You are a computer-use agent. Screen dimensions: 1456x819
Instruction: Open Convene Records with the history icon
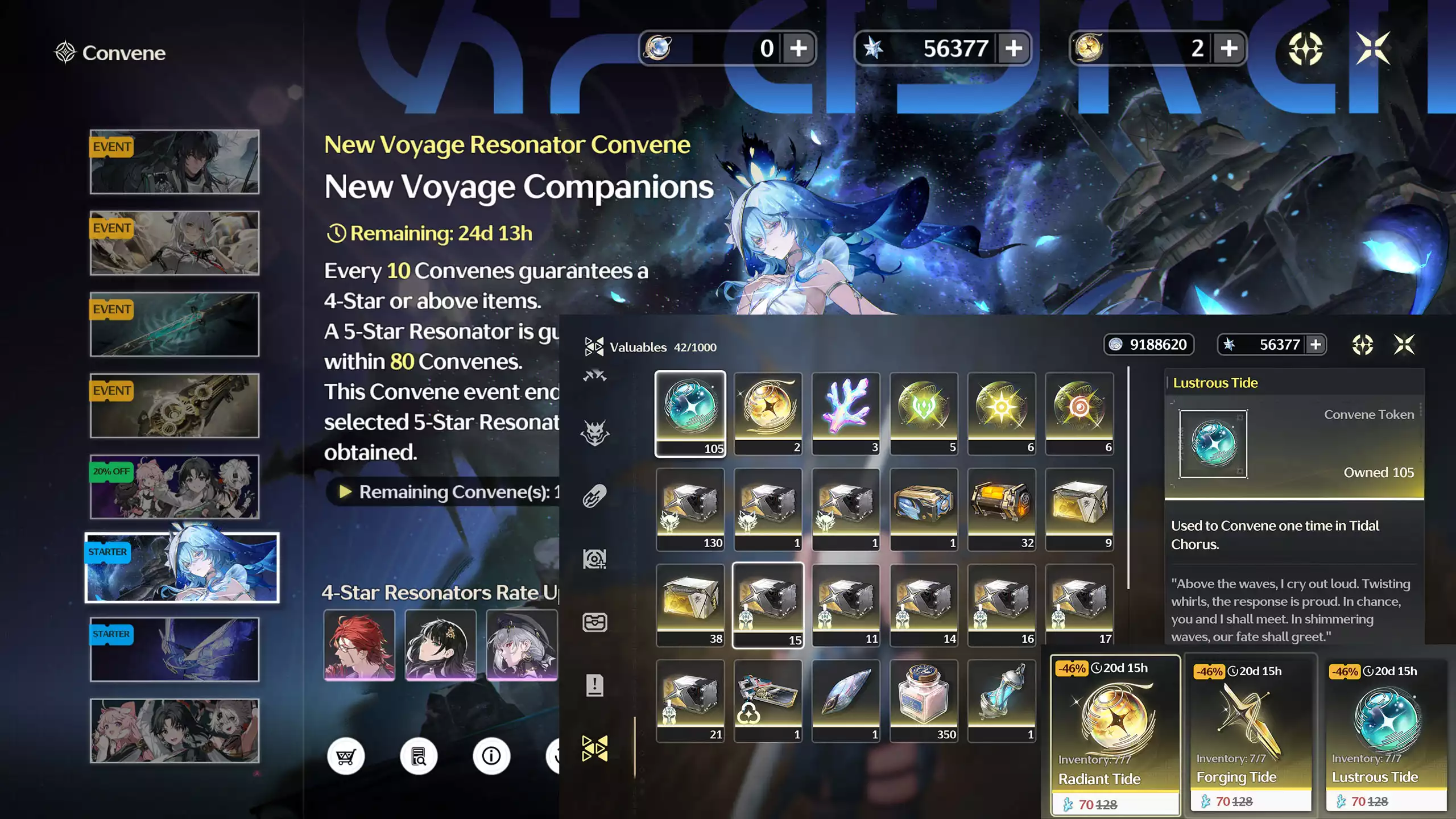pyautogui.click(x=419, y=755)
